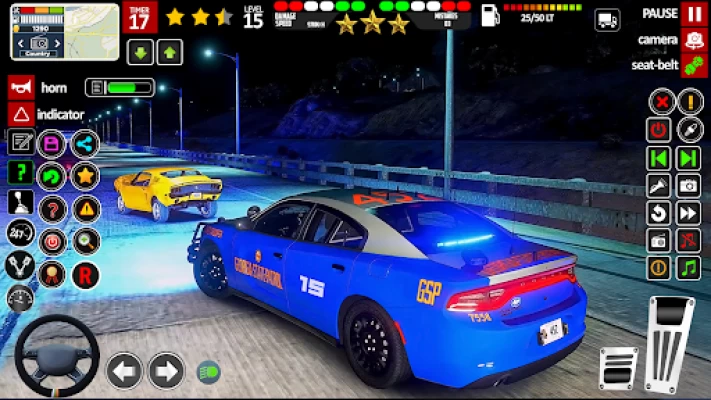Screen dimensions: 711x400
Task: Switch the camera view
Action: coord(693,40)
